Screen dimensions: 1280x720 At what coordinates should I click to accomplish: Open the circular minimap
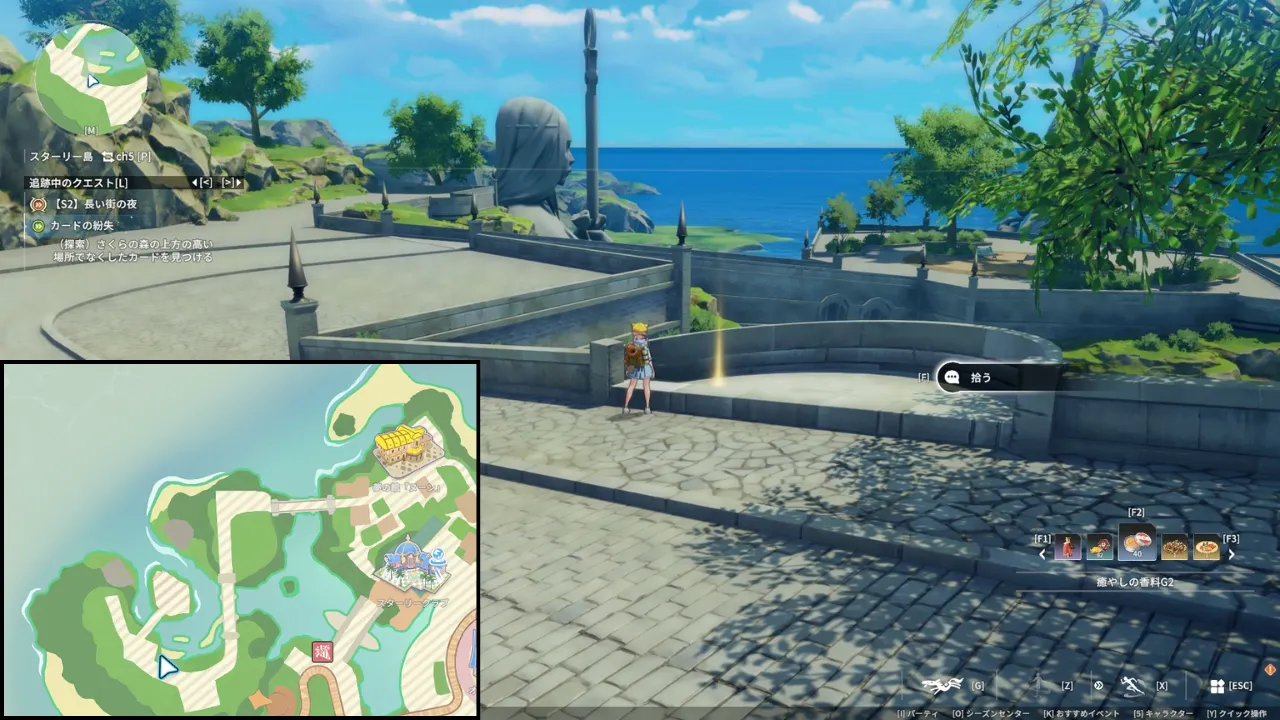tap(91, 78)
